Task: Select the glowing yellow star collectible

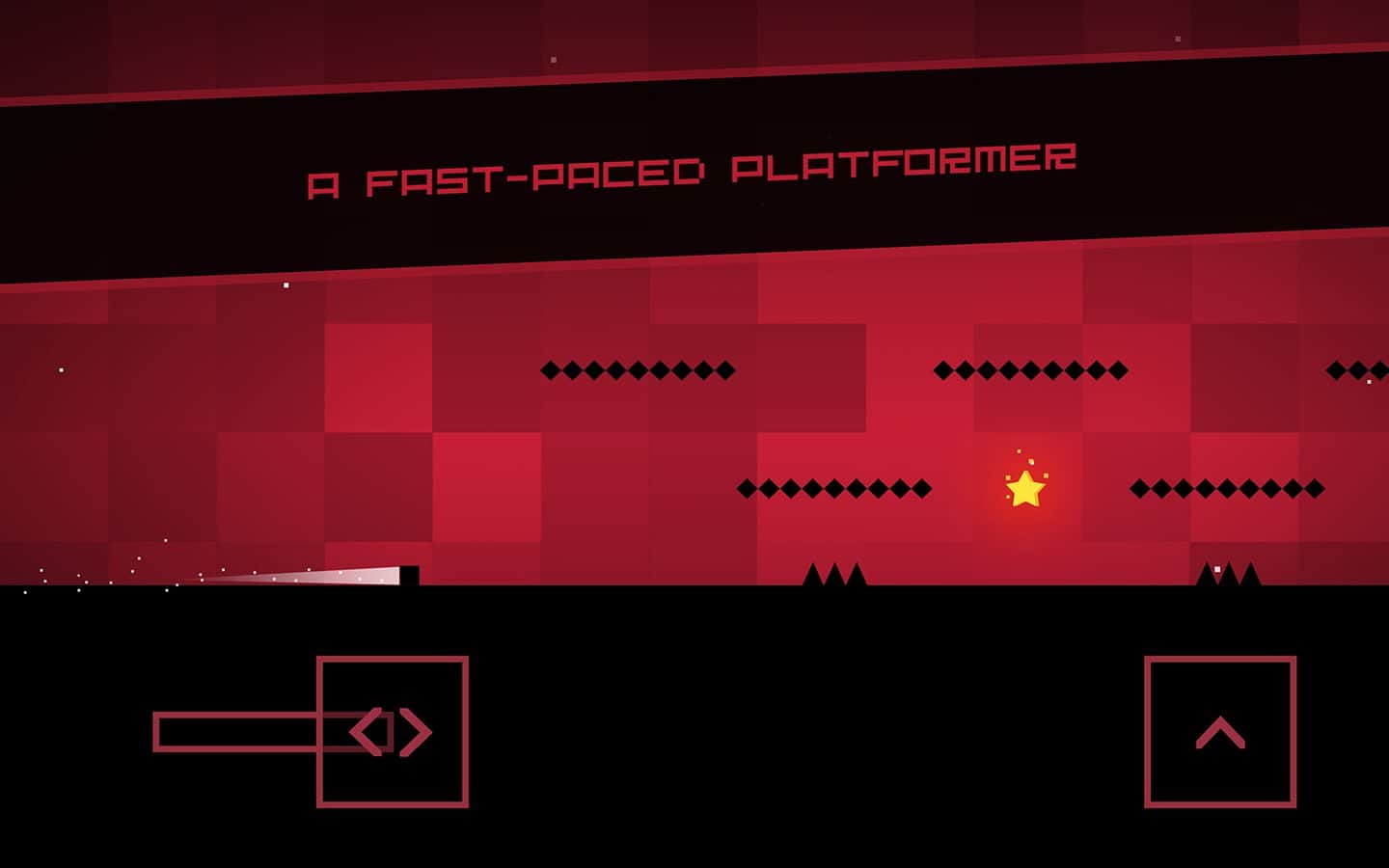Action: tap(1027, 490)
